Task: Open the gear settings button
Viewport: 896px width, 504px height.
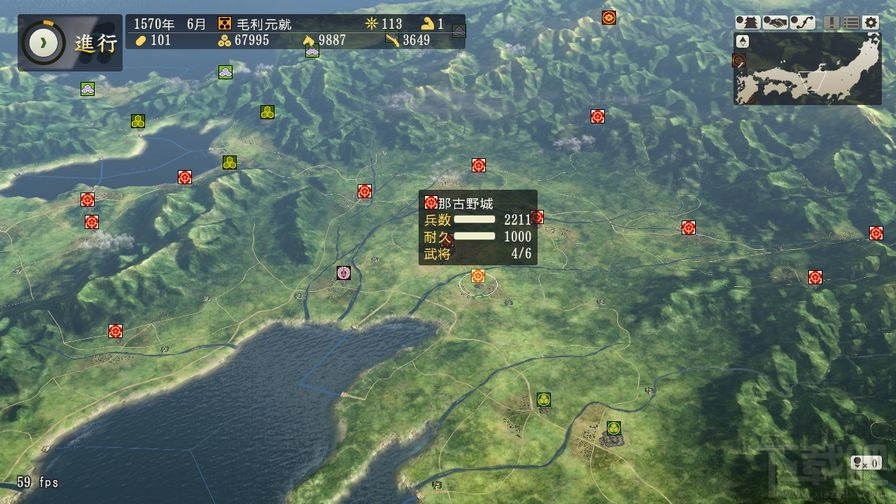Action: point(873,21)
